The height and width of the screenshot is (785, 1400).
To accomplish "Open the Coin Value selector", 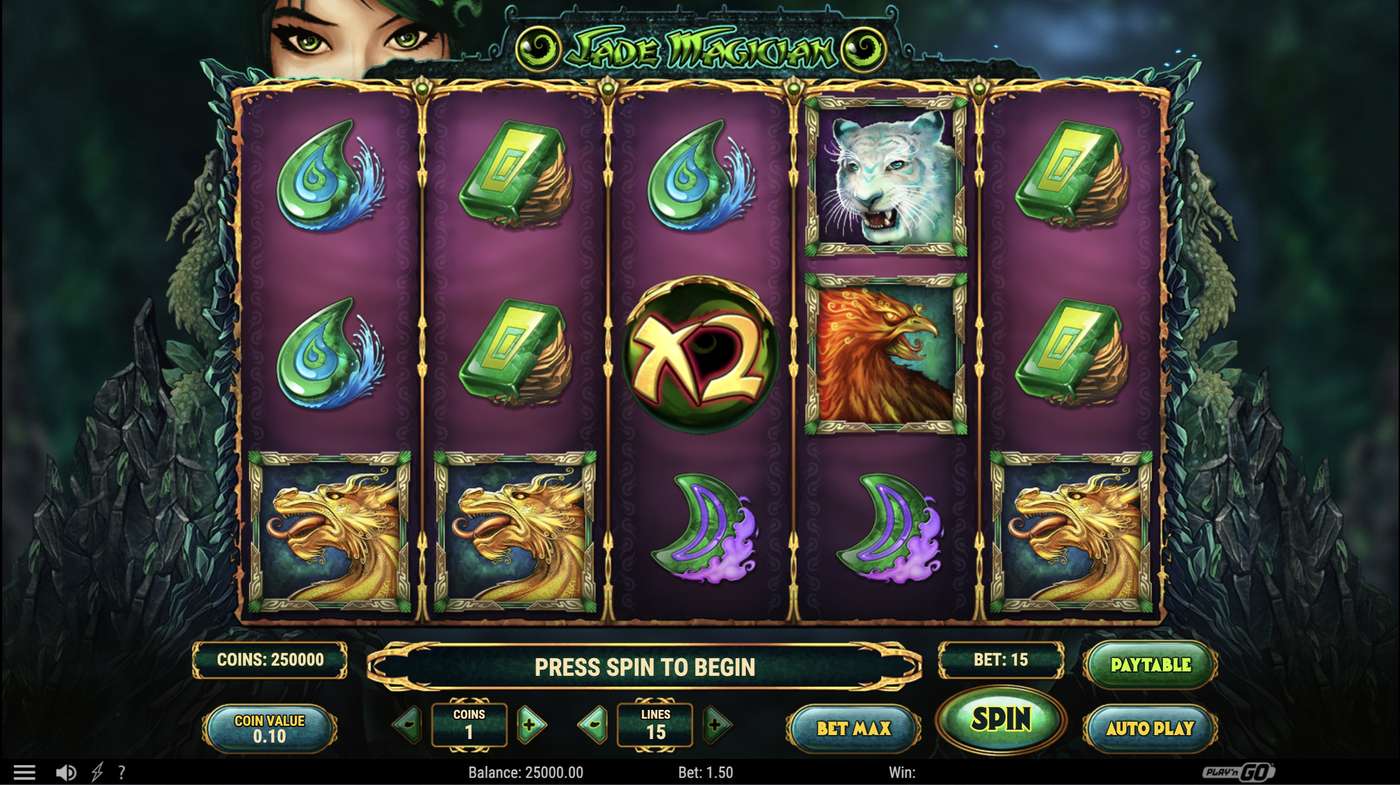I will (268, 728).
